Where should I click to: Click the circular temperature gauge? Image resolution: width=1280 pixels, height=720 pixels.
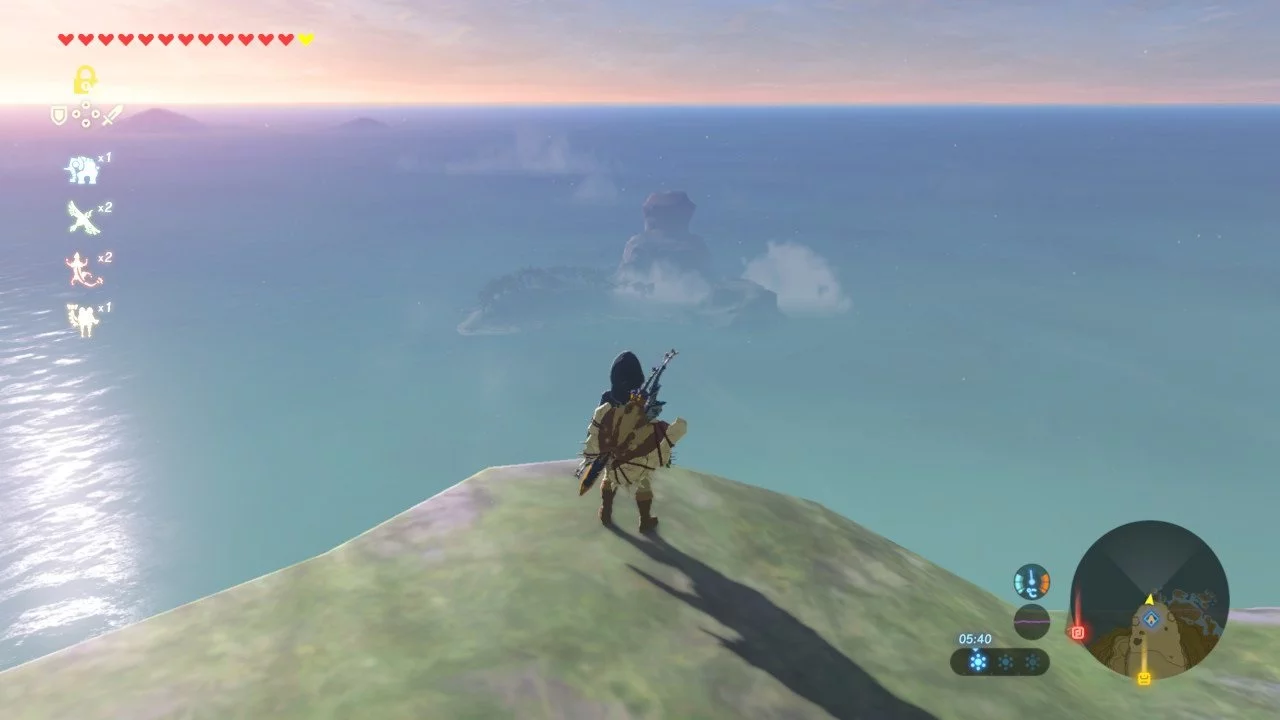point(1031,580)
